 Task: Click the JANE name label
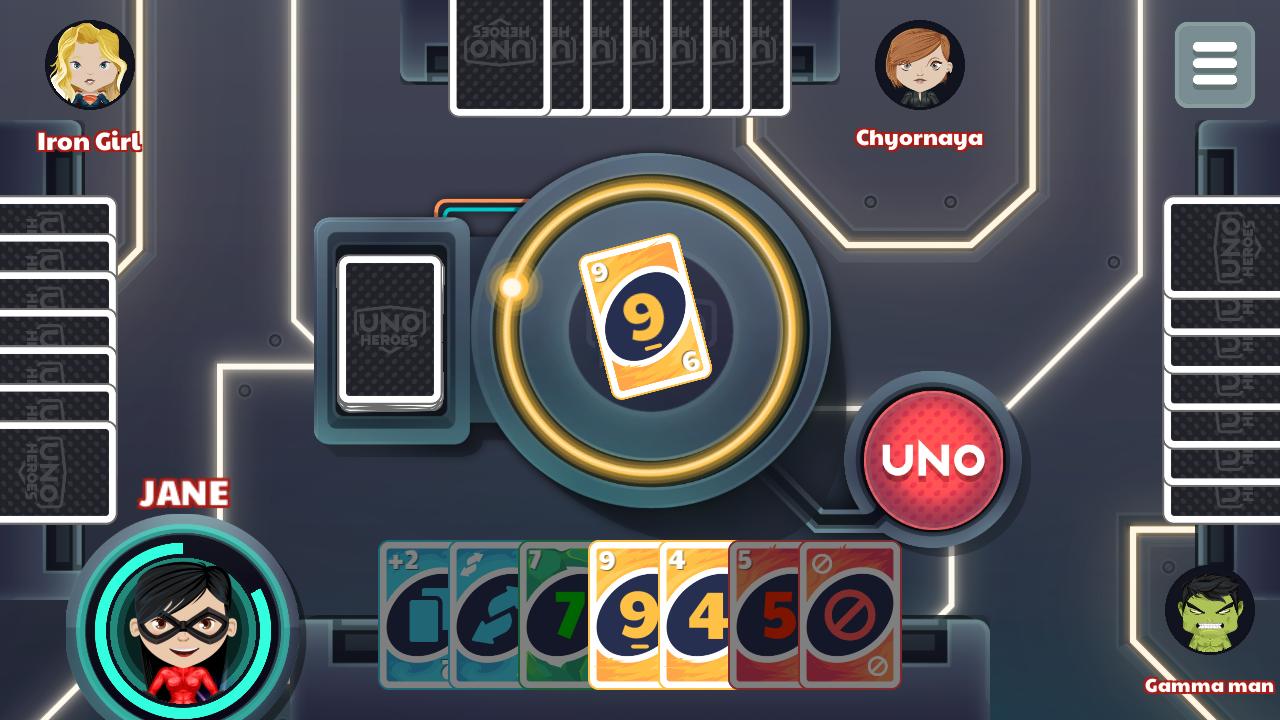click(x=183, y=493)
